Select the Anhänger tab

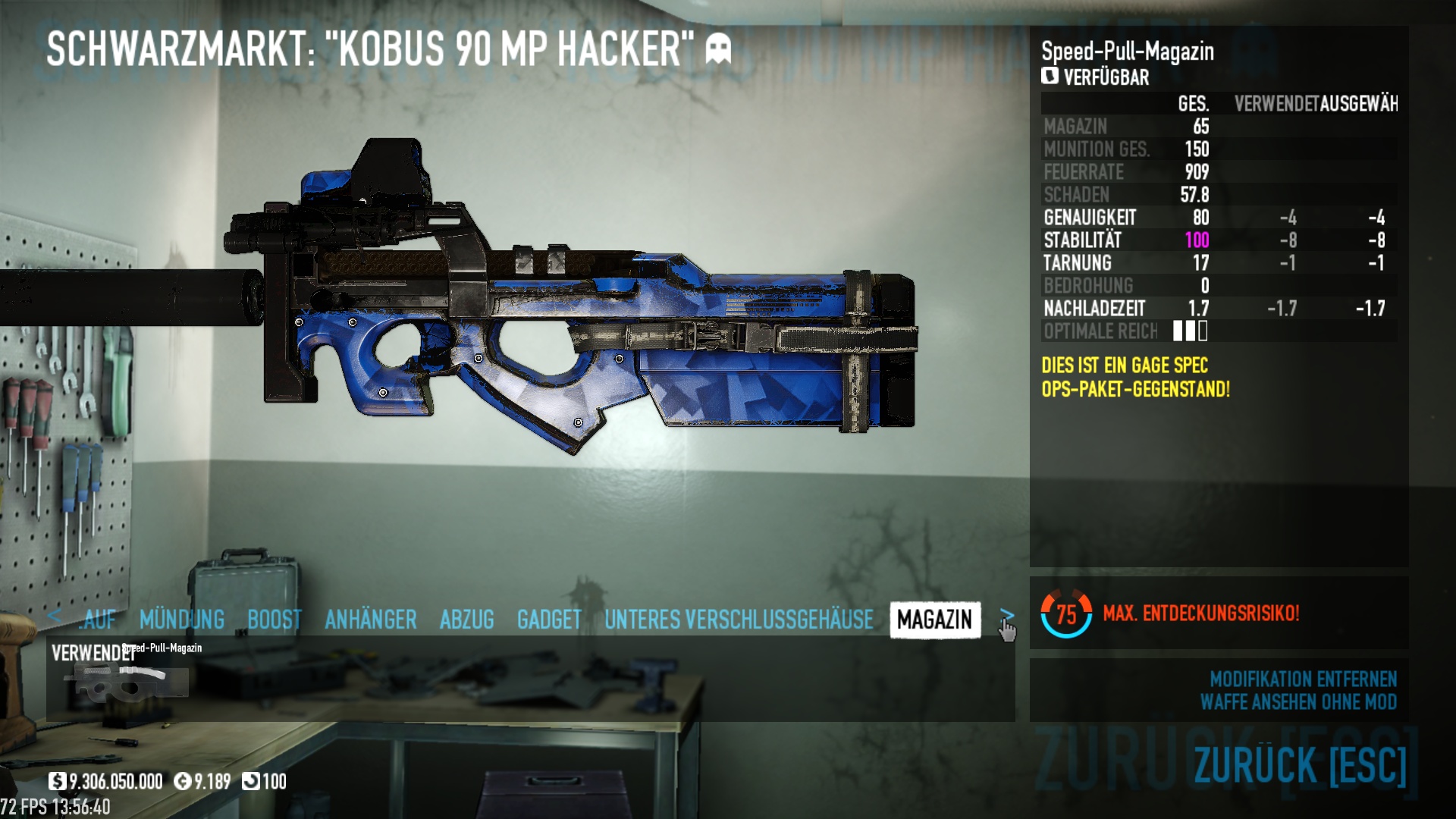370,620
